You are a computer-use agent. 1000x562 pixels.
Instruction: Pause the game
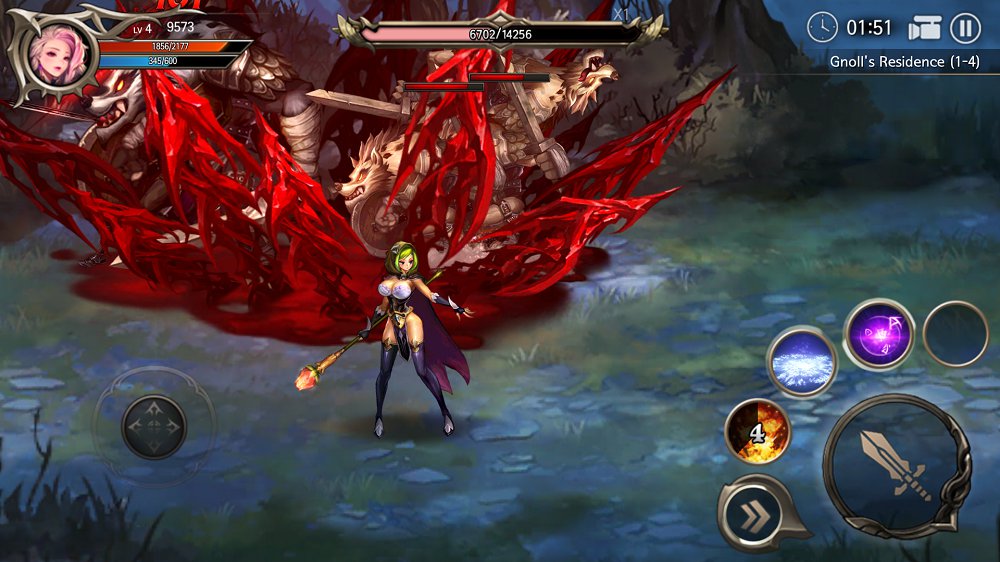965,28
